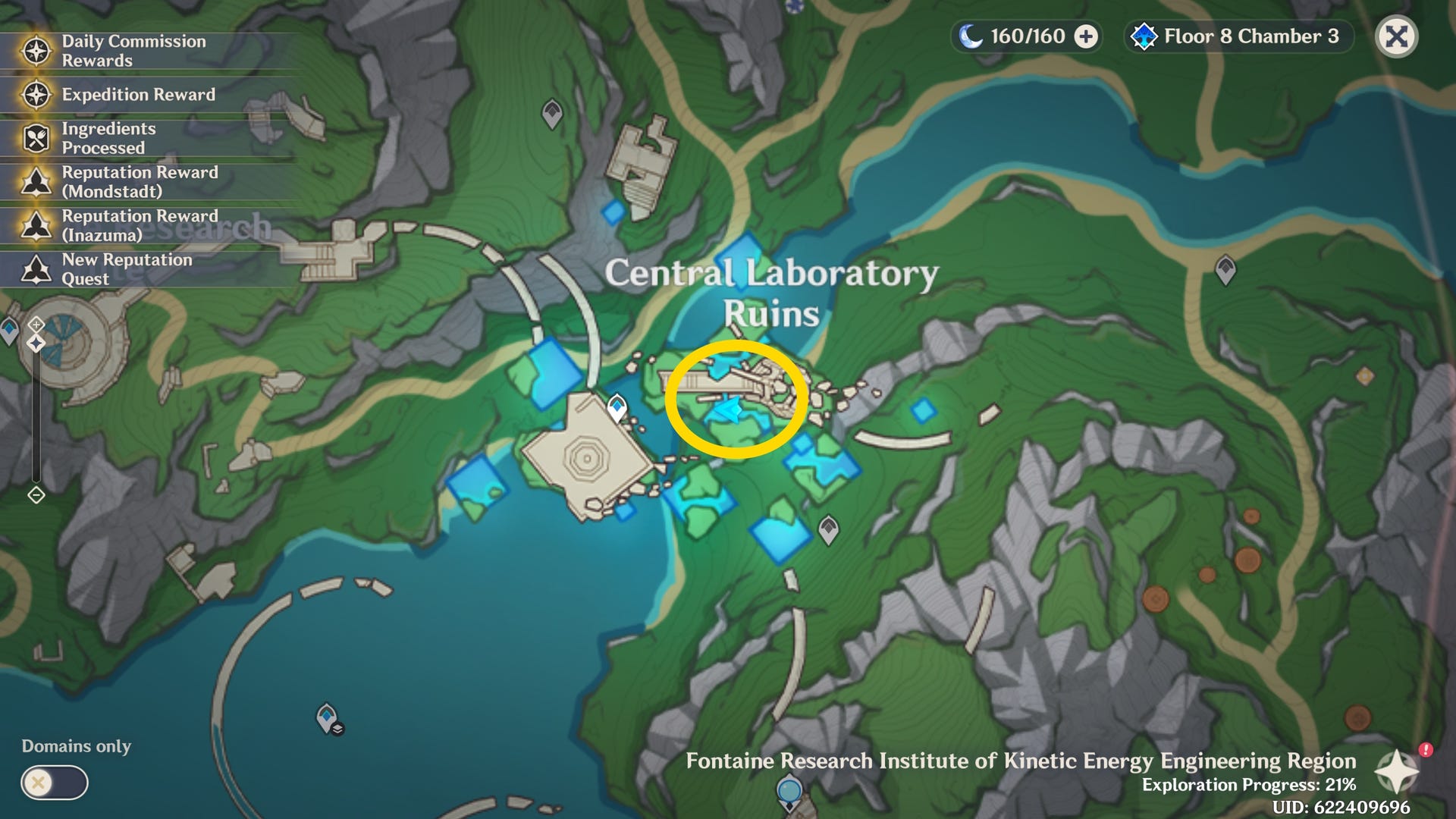
Task: Select the underground waypoint marker at bottom left
Action: coord(325,716)
